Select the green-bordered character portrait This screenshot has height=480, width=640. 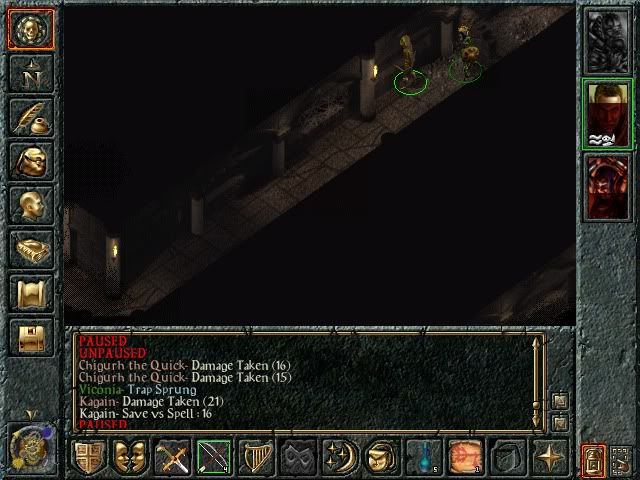(x=607, y=114)
